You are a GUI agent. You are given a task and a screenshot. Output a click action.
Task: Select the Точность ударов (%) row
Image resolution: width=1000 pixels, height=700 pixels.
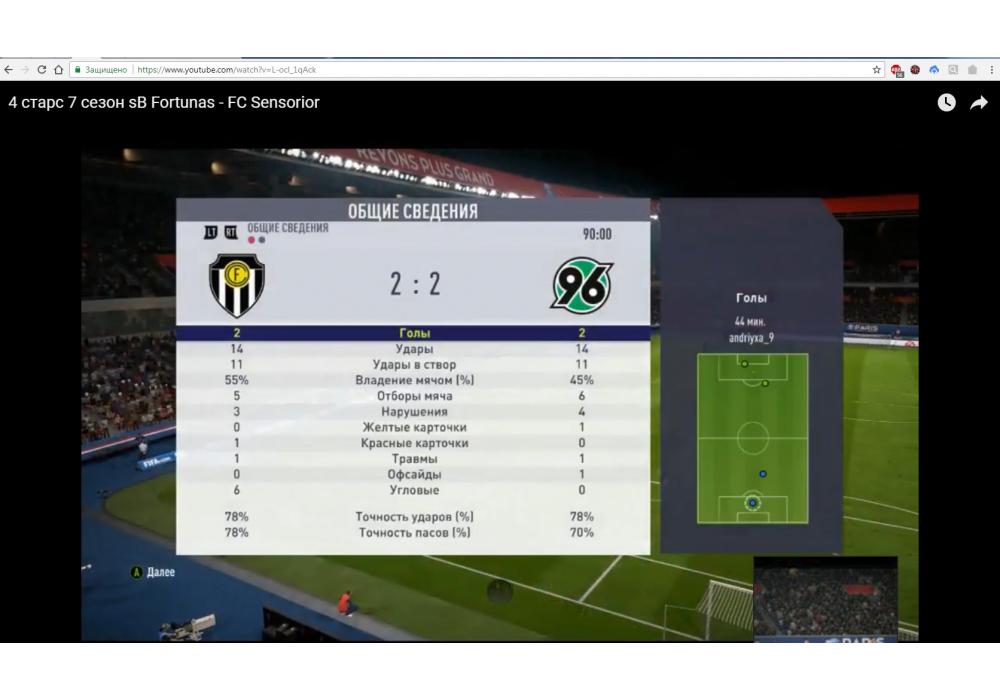pos(414,517)
